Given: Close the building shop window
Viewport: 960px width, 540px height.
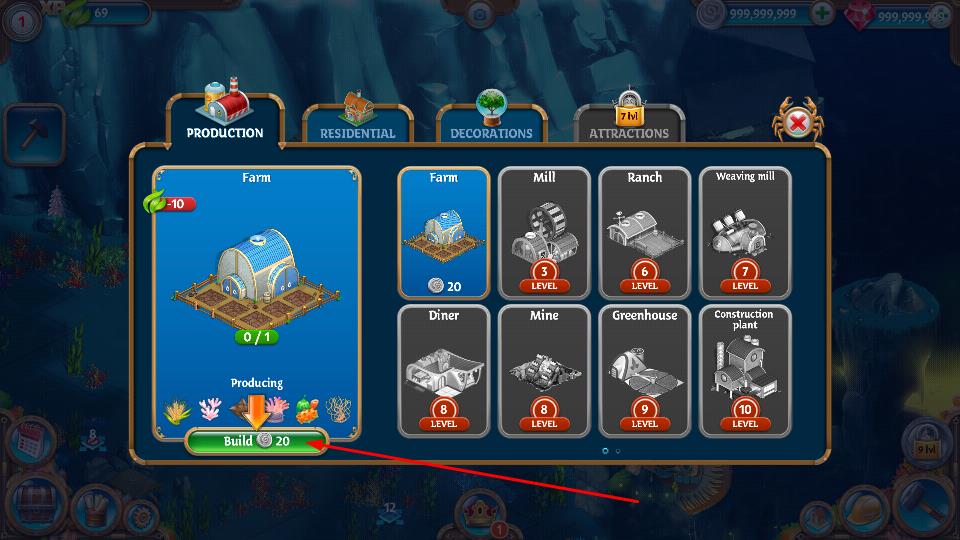Looking at the screenshot, I should pos(798,123).
